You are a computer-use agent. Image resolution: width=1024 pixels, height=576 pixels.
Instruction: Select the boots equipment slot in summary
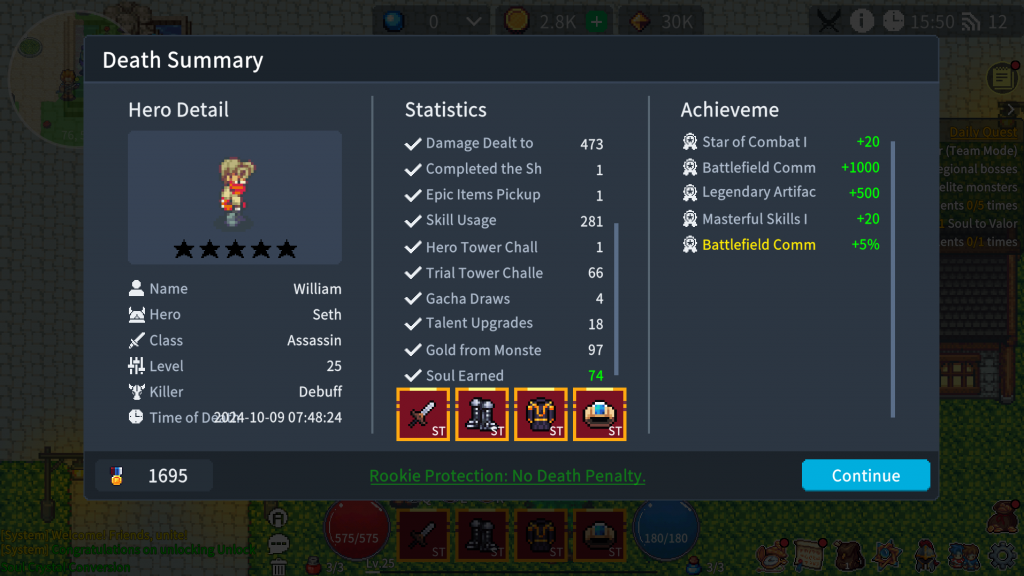pyautogui.click(x=482, y=414)
